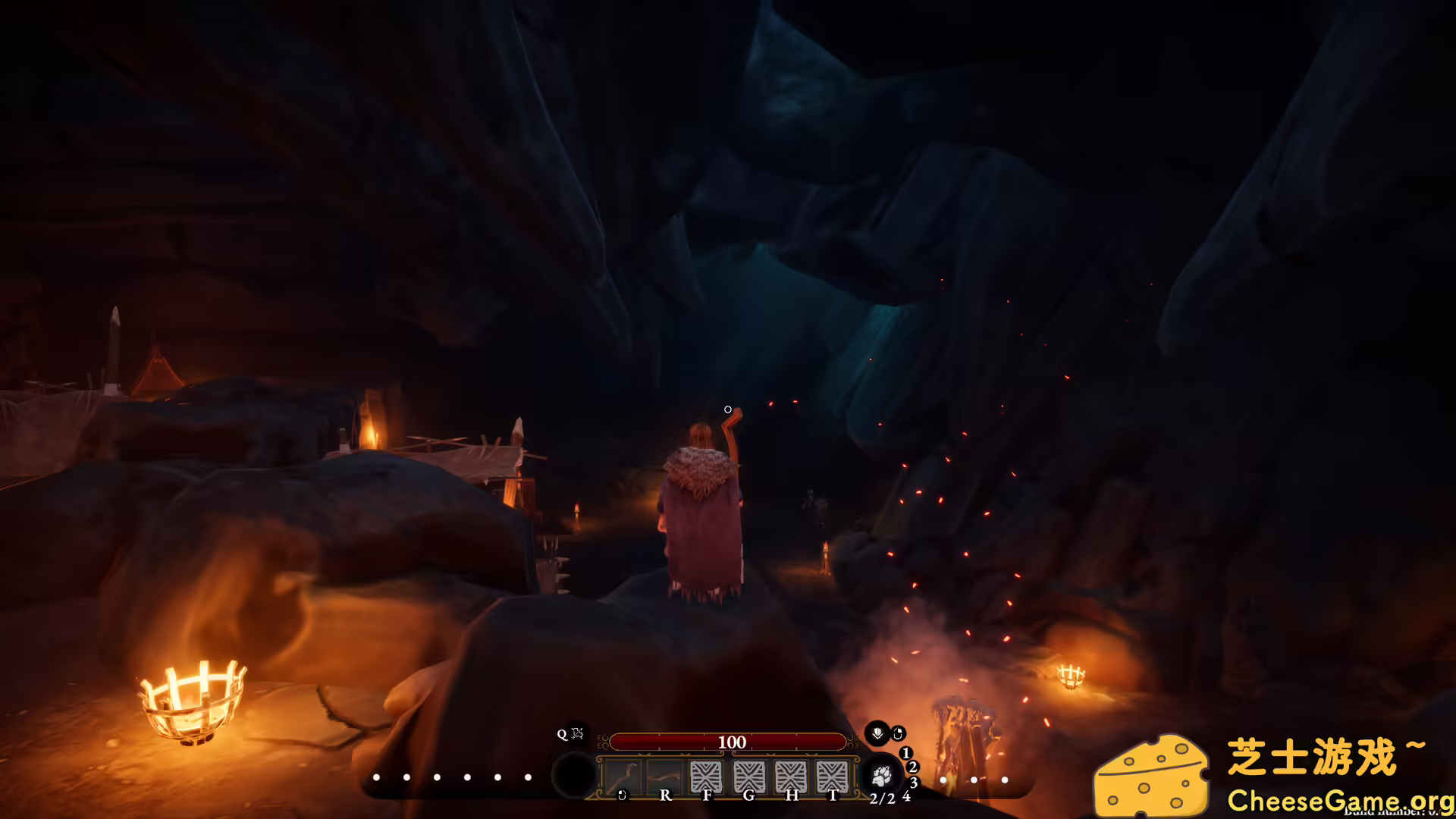
Task: Click the paw companion icon showing 2/2
Action: pos(882,777)
